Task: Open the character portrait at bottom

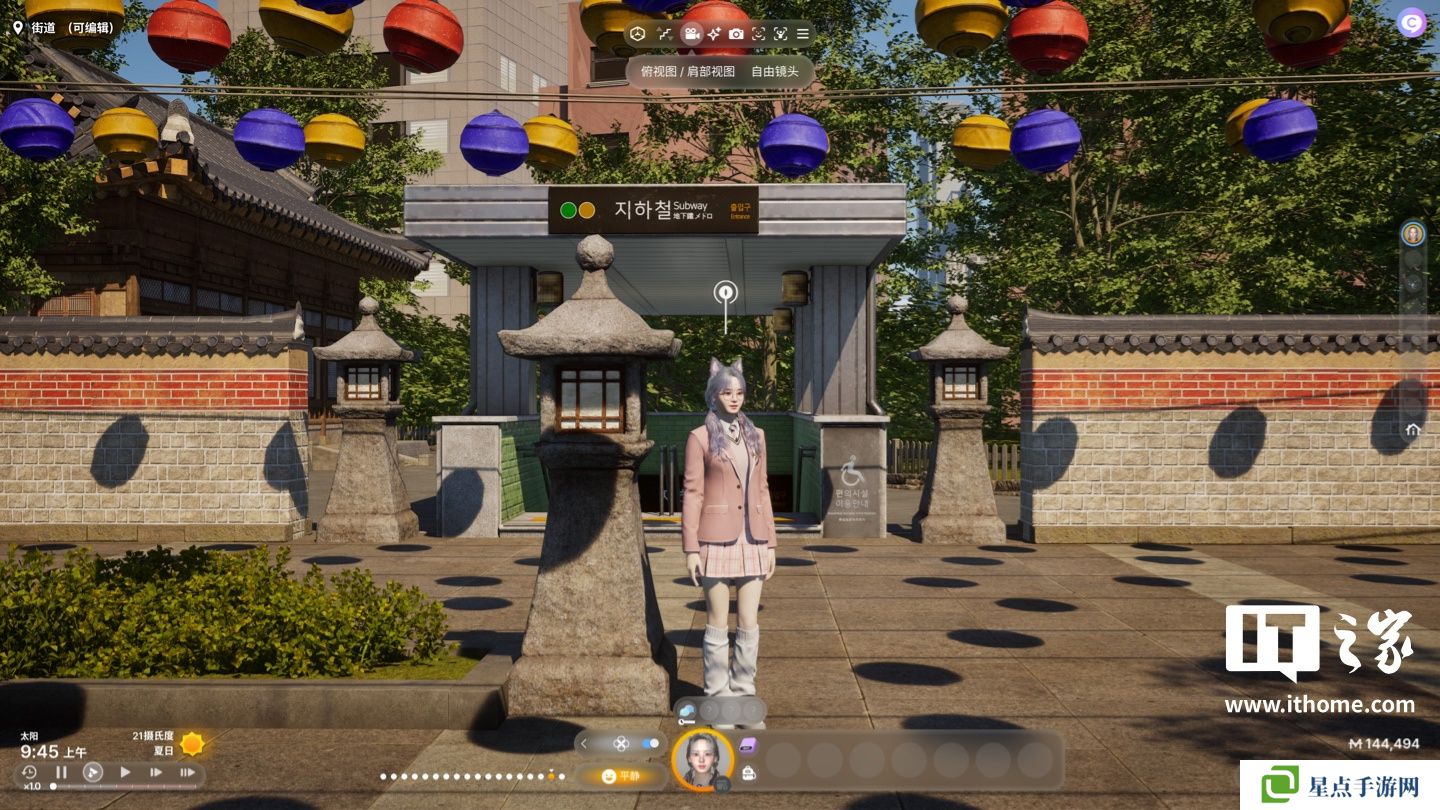Action: point(702,759)
